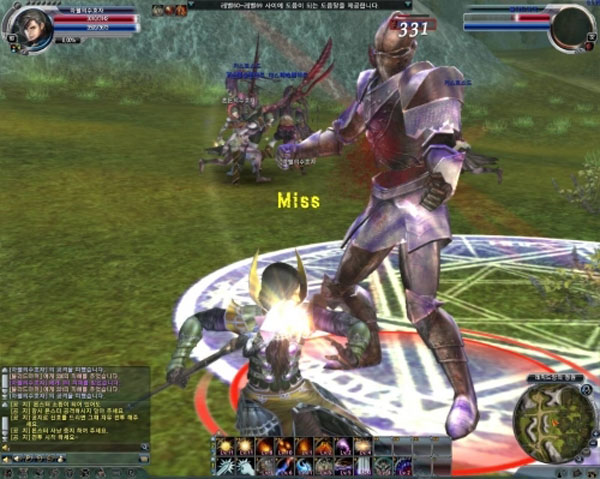
Task: Select the enemy target portrait
Action: pyautogui.click(x=572, y=27)
